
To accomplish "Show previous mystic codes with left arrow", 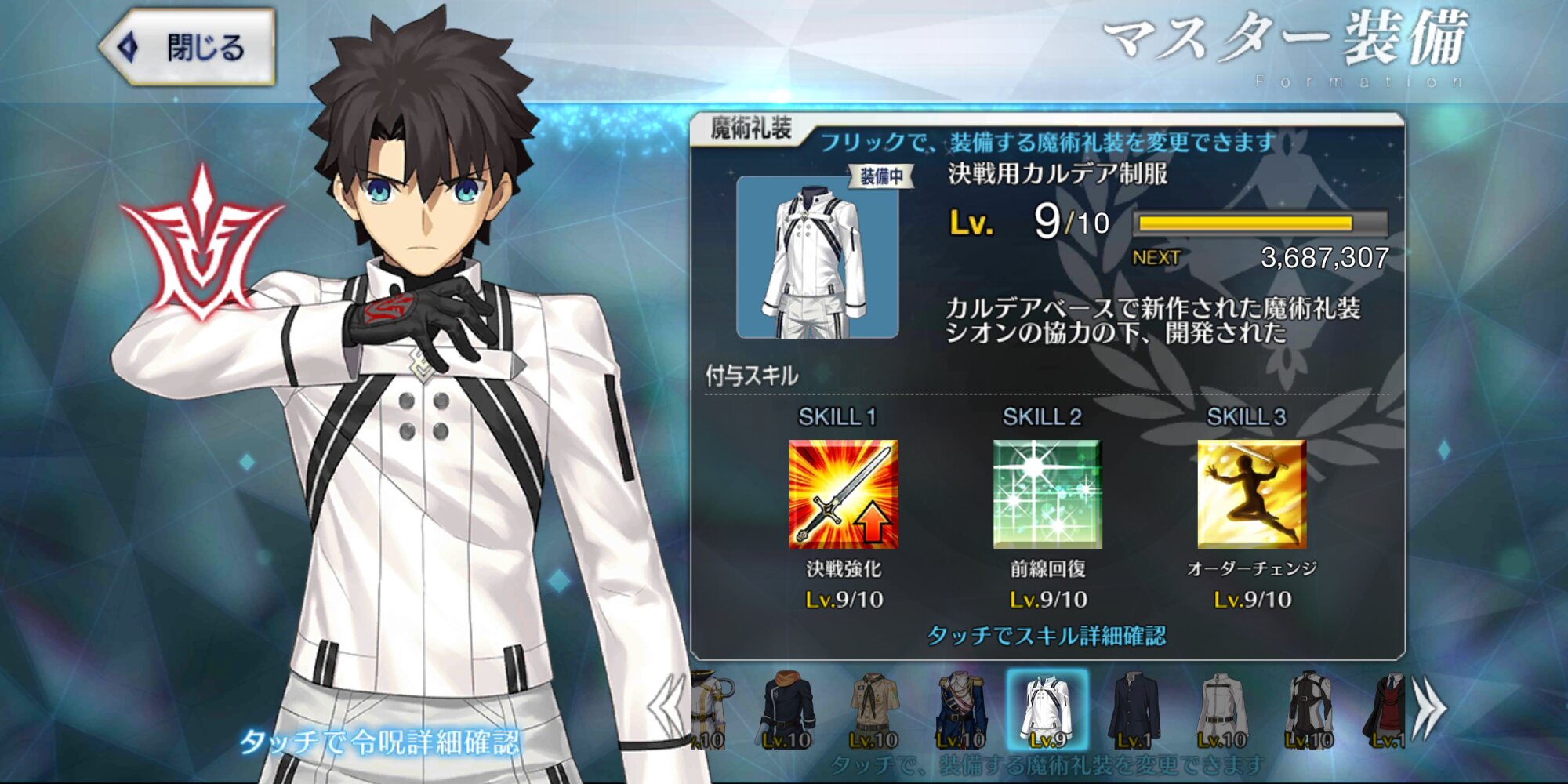I will point(666,708).
